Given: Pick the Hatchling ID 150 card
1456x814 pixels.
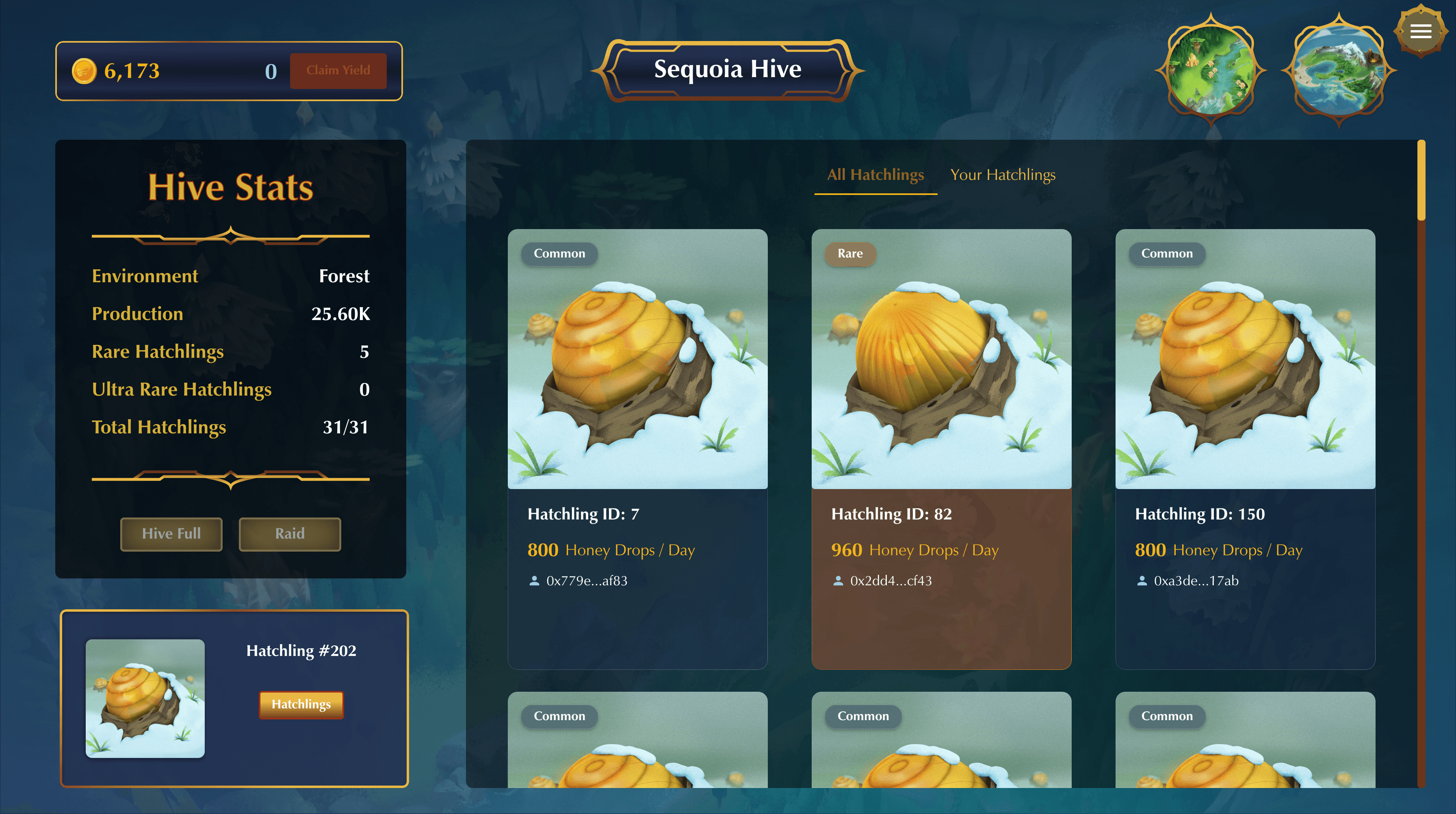Looking at the screenshot, I should click(1245, 448).
